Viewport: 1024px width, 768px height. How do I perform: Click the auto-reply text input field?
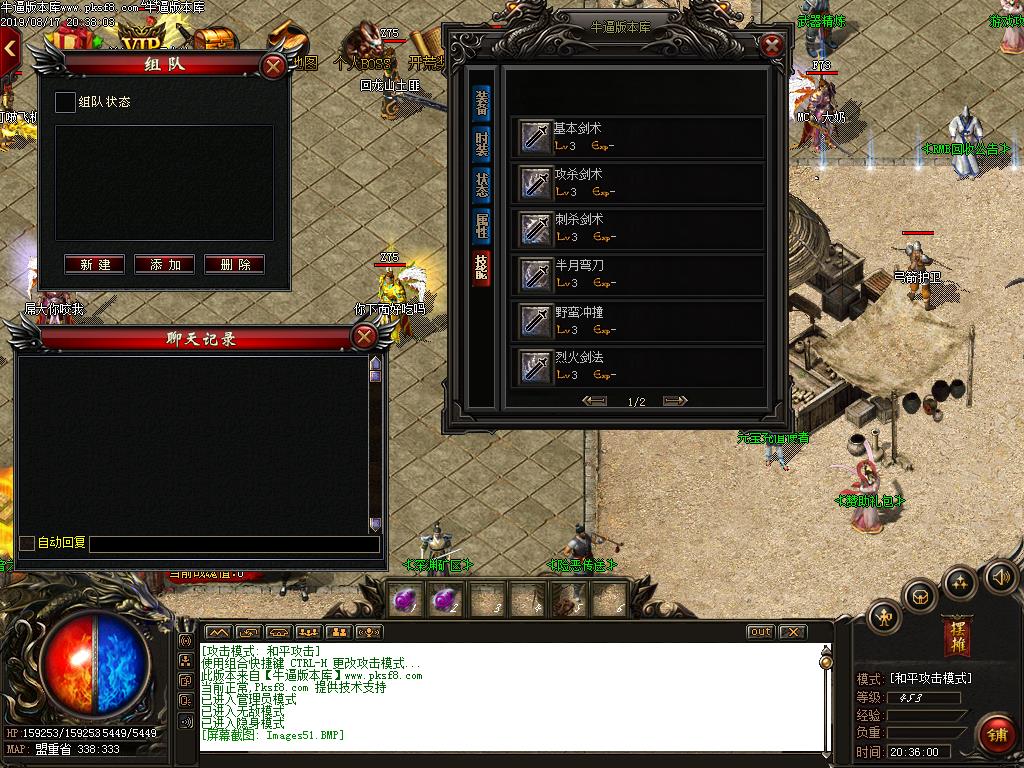tap(234, 544)
